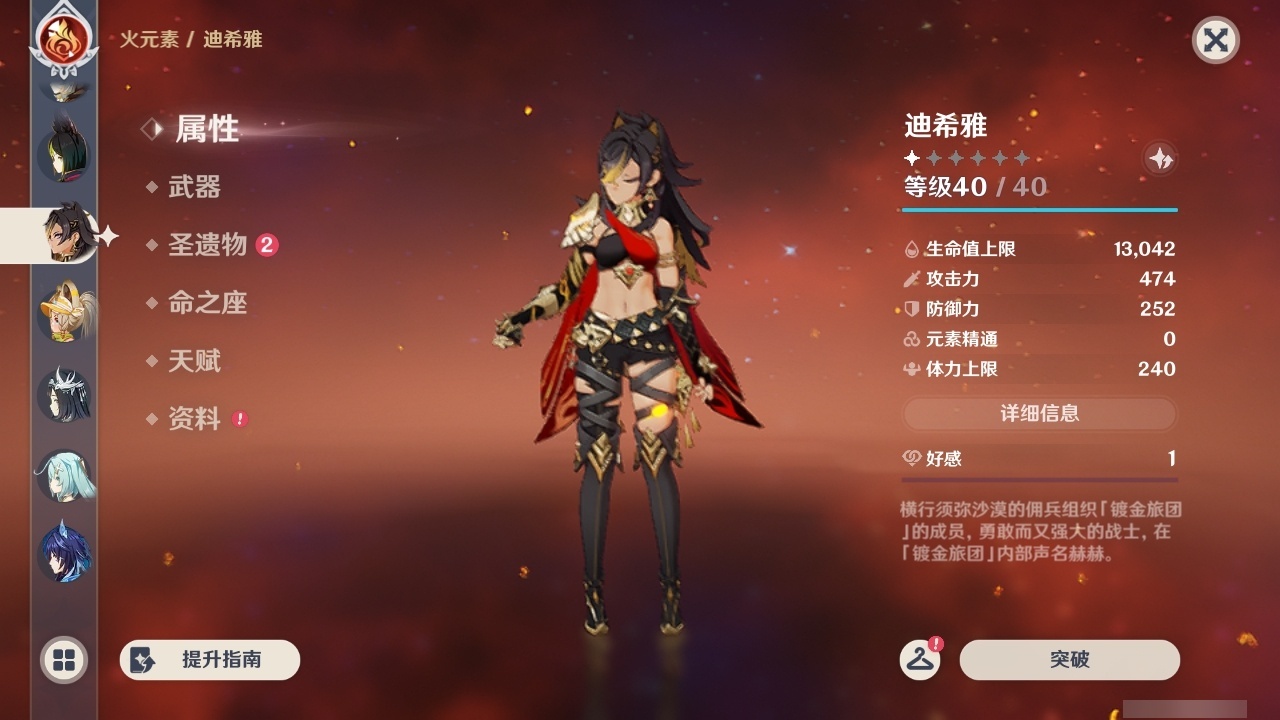Open the 圣遗物 tab showing badge 2

coord(207,245)
